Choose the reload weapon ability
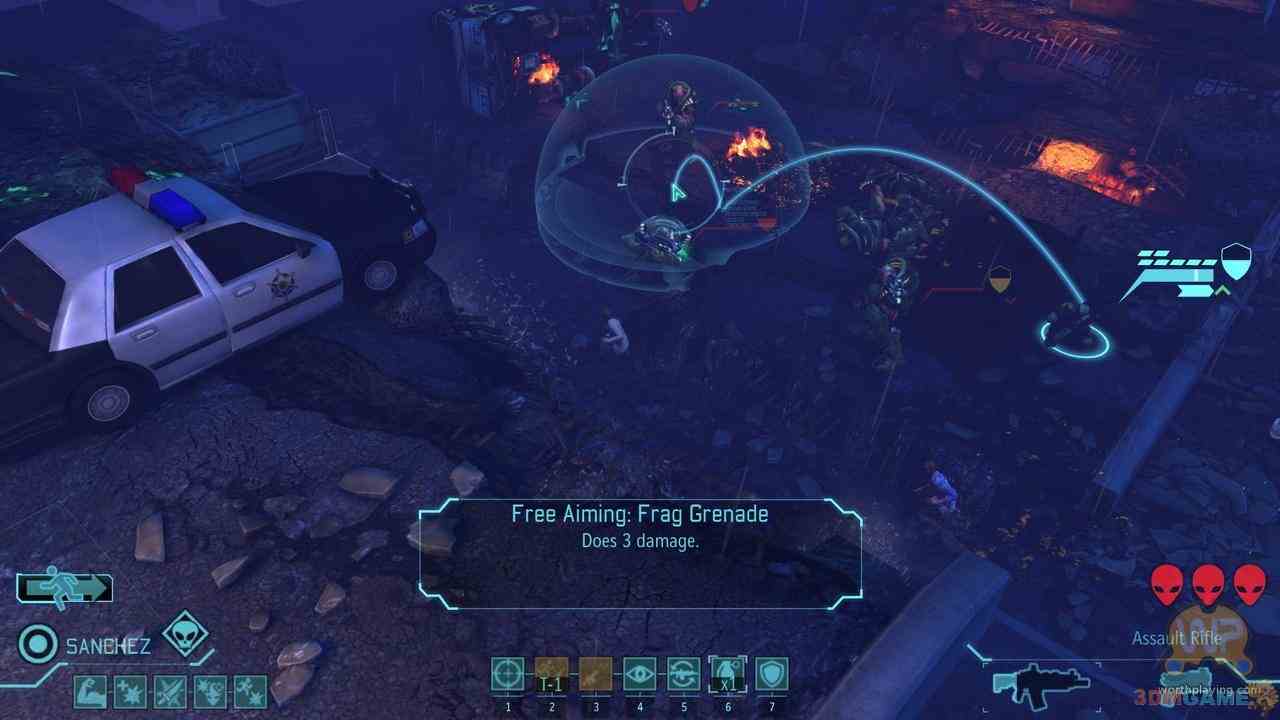This screenshot has height=720, width=1280. pos(684,673)
